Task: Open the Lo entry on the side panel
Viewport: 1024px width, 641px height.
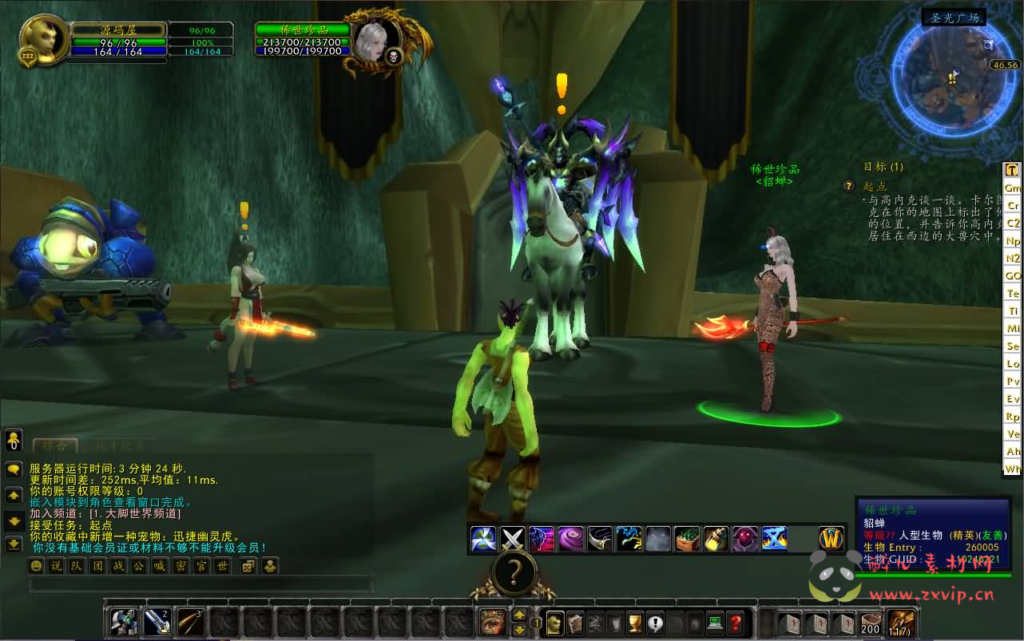Action: pyautogui.click(x=1013, y=364)
